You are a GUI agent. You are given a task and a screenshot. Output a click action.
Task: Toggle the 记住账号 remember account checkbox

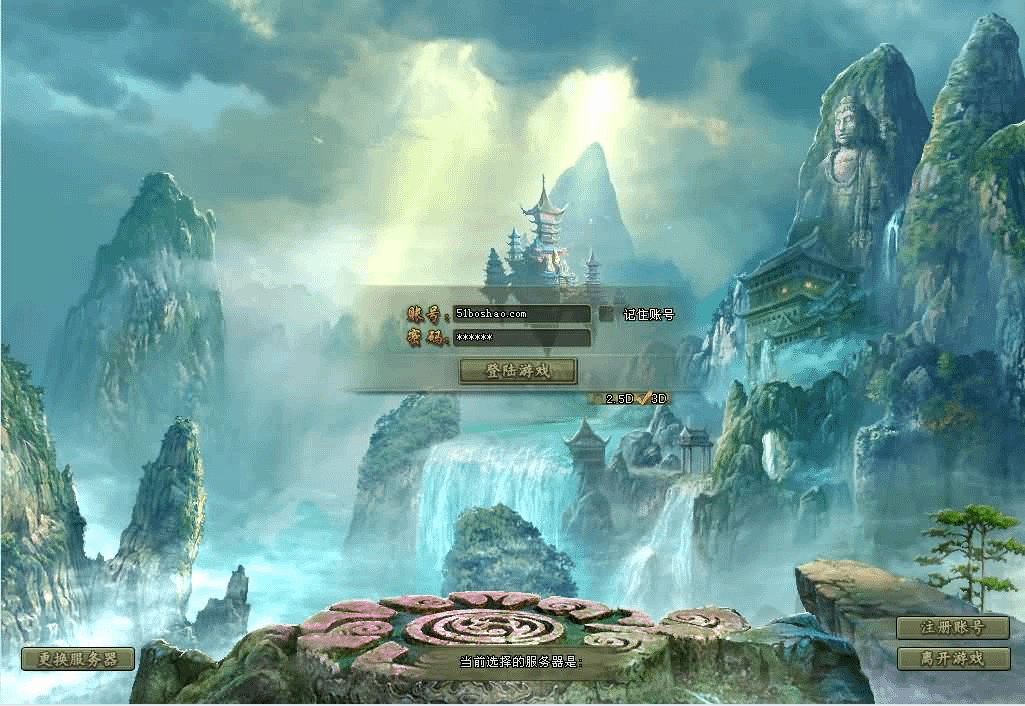point(607,314)
